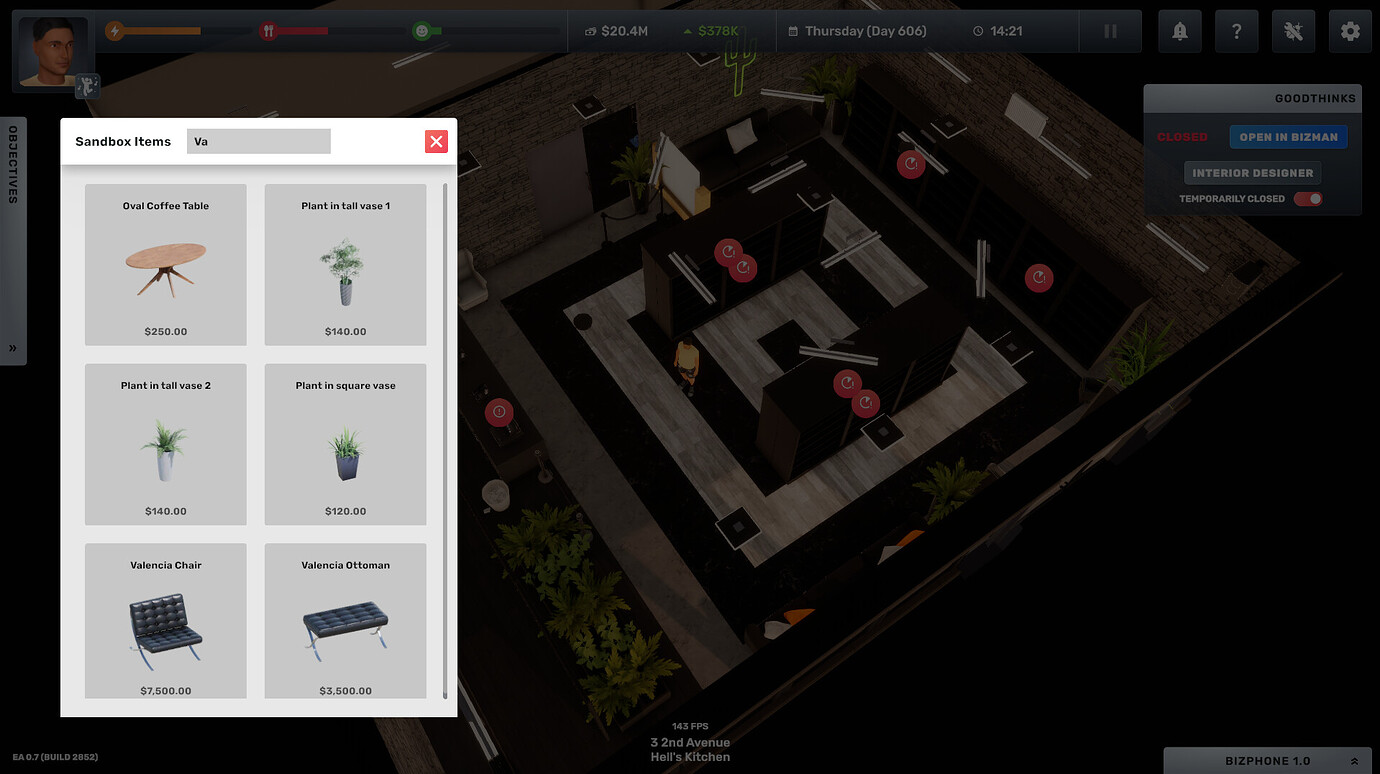
Task: Click the sandbox items search field
Action: click(258, 141)
